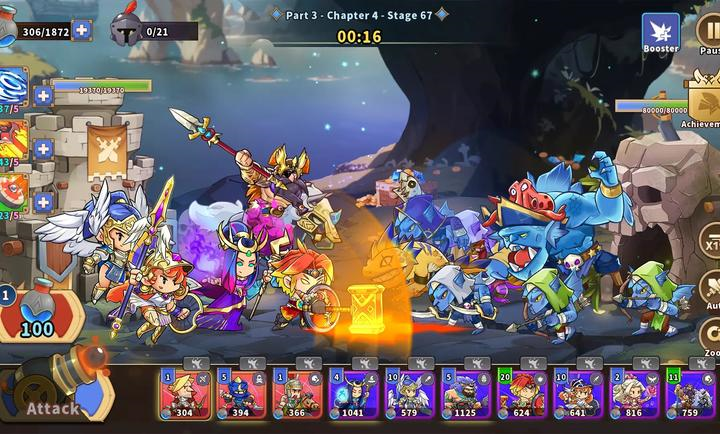The height and width of the screenshot is (434, 720).
Task: Deploy the blue hooded hero costing 394
Action: [241, 394]
